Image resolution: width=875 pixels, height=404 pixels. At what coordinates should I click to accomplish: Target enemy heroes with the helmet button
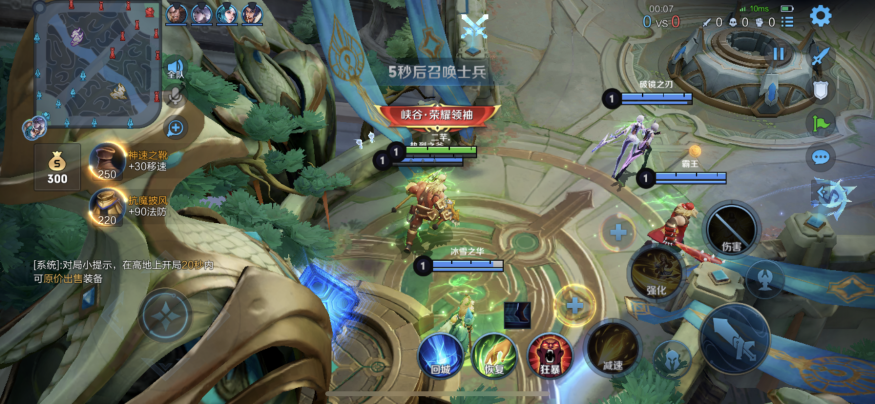coord(670,357)
